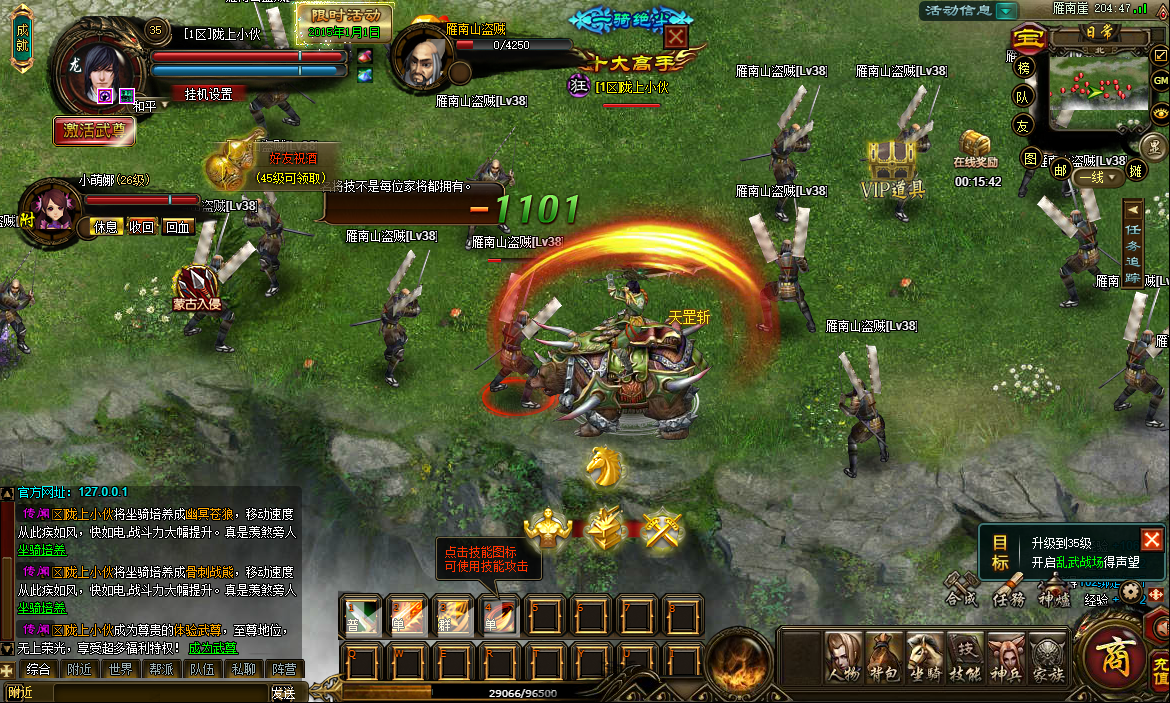
Task: Switch chat to the 世界 tab
Action: coord(121,669)
